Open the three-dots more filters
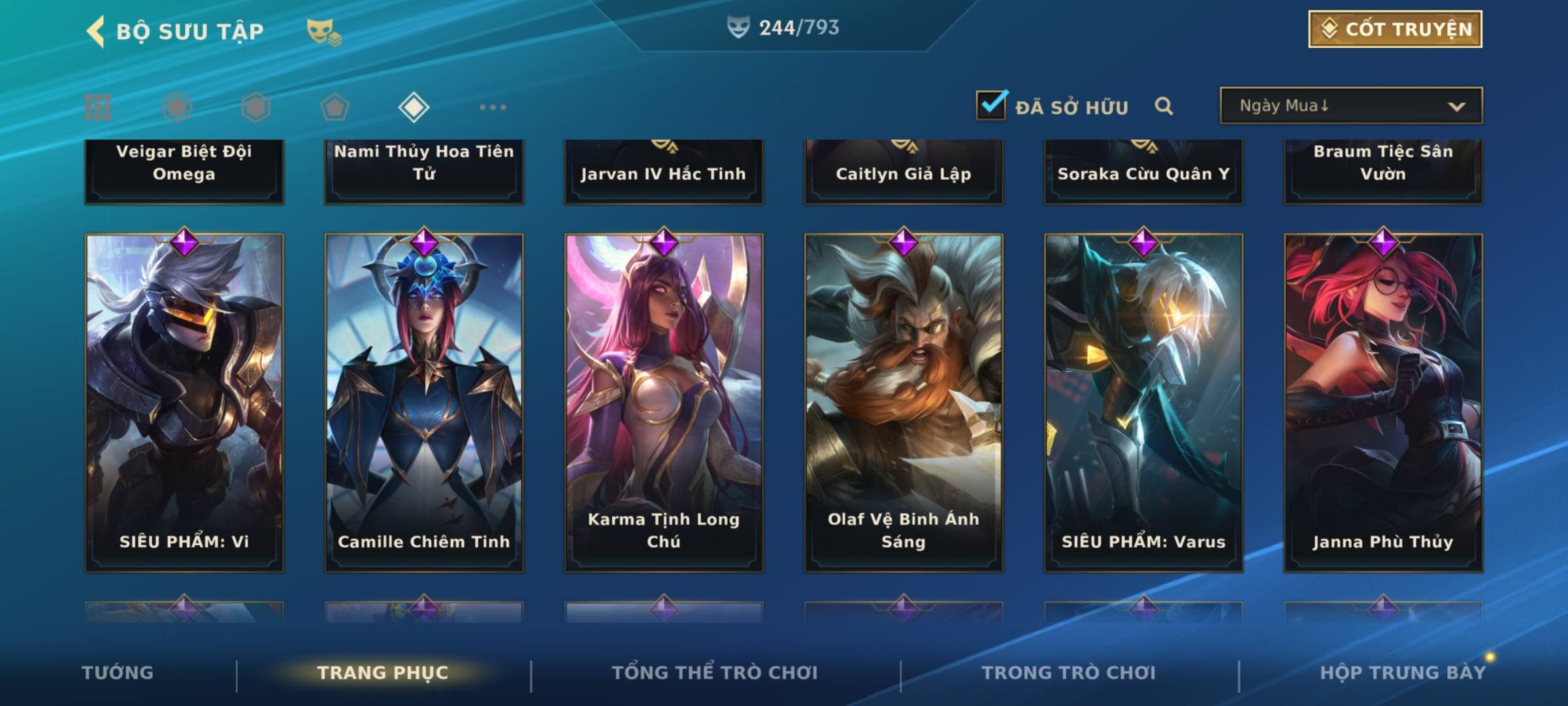Screen dimensions: 1568x706 [x=493, y=107]
